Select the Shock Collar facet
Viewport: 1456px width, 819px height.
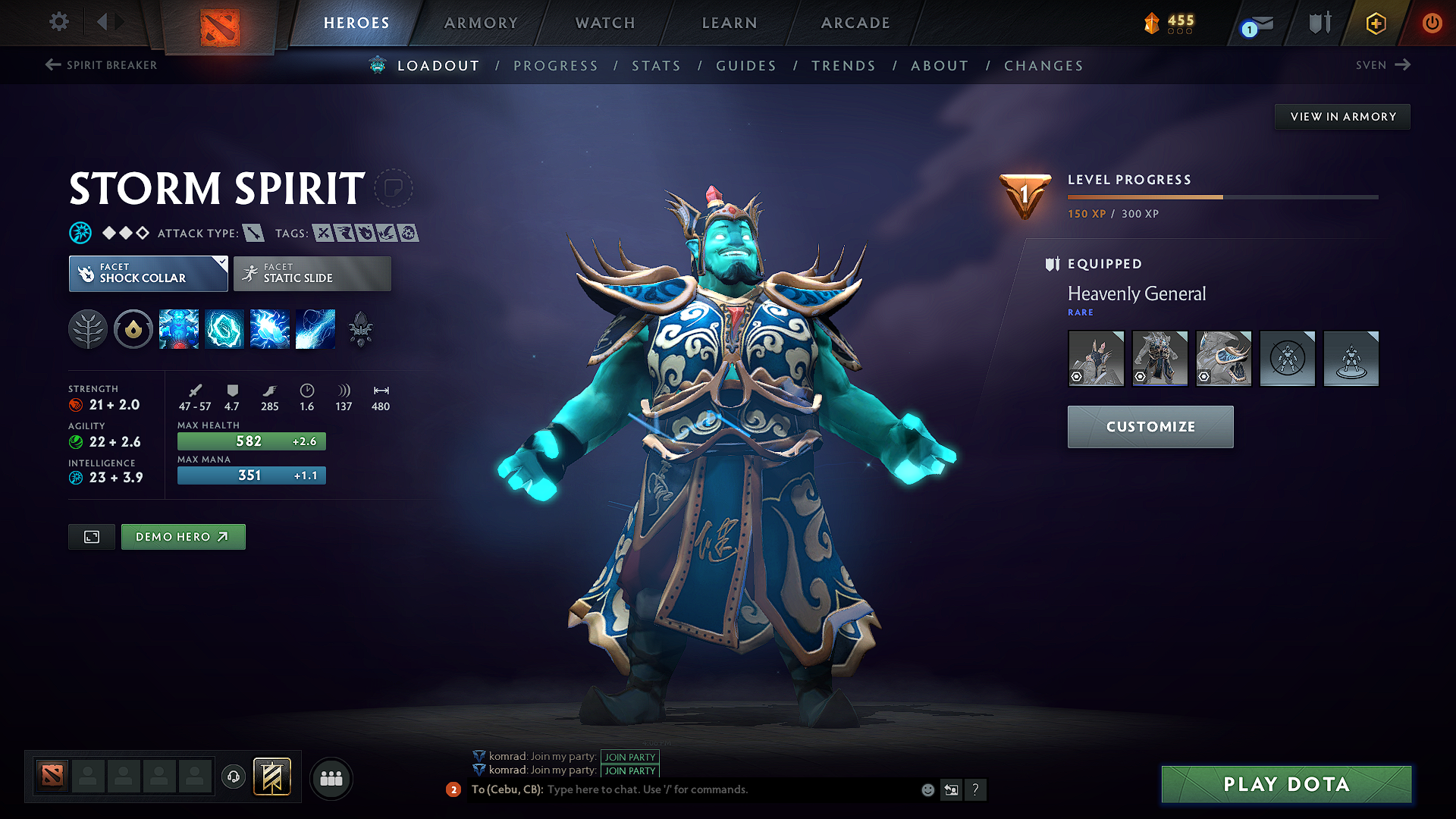(x=148, y=273)
